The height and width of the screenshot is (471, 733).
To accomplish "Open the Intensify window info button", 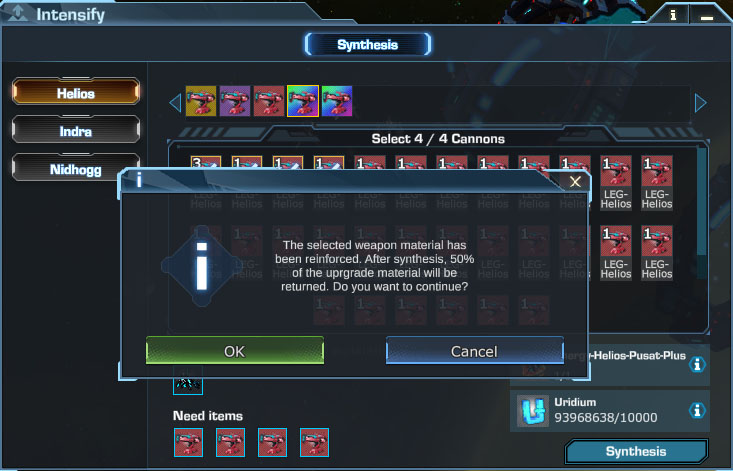I will tap(673, 15).
